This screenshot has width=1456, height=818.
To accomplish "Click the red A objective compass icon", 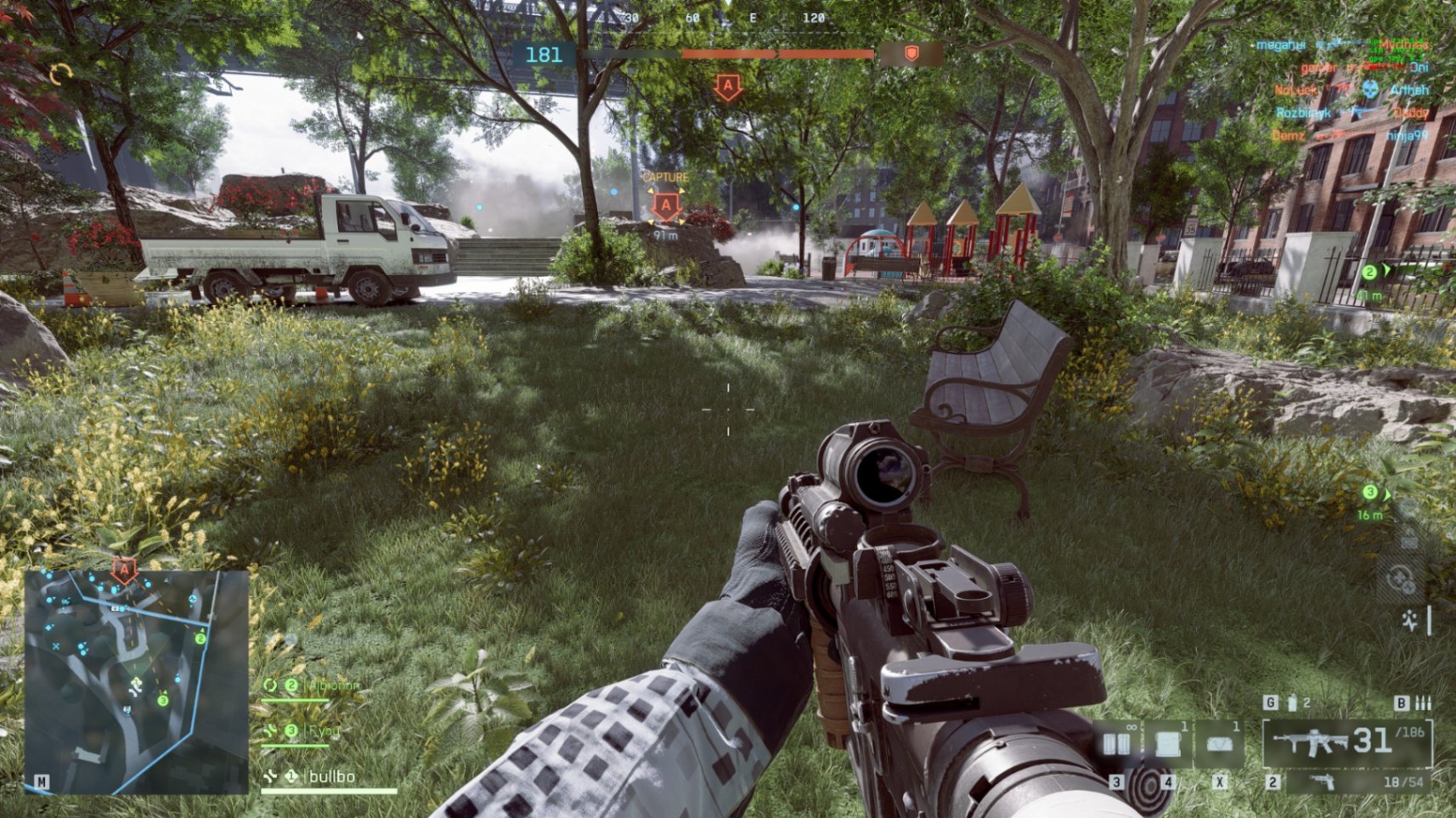I will (x=727, y=87).
